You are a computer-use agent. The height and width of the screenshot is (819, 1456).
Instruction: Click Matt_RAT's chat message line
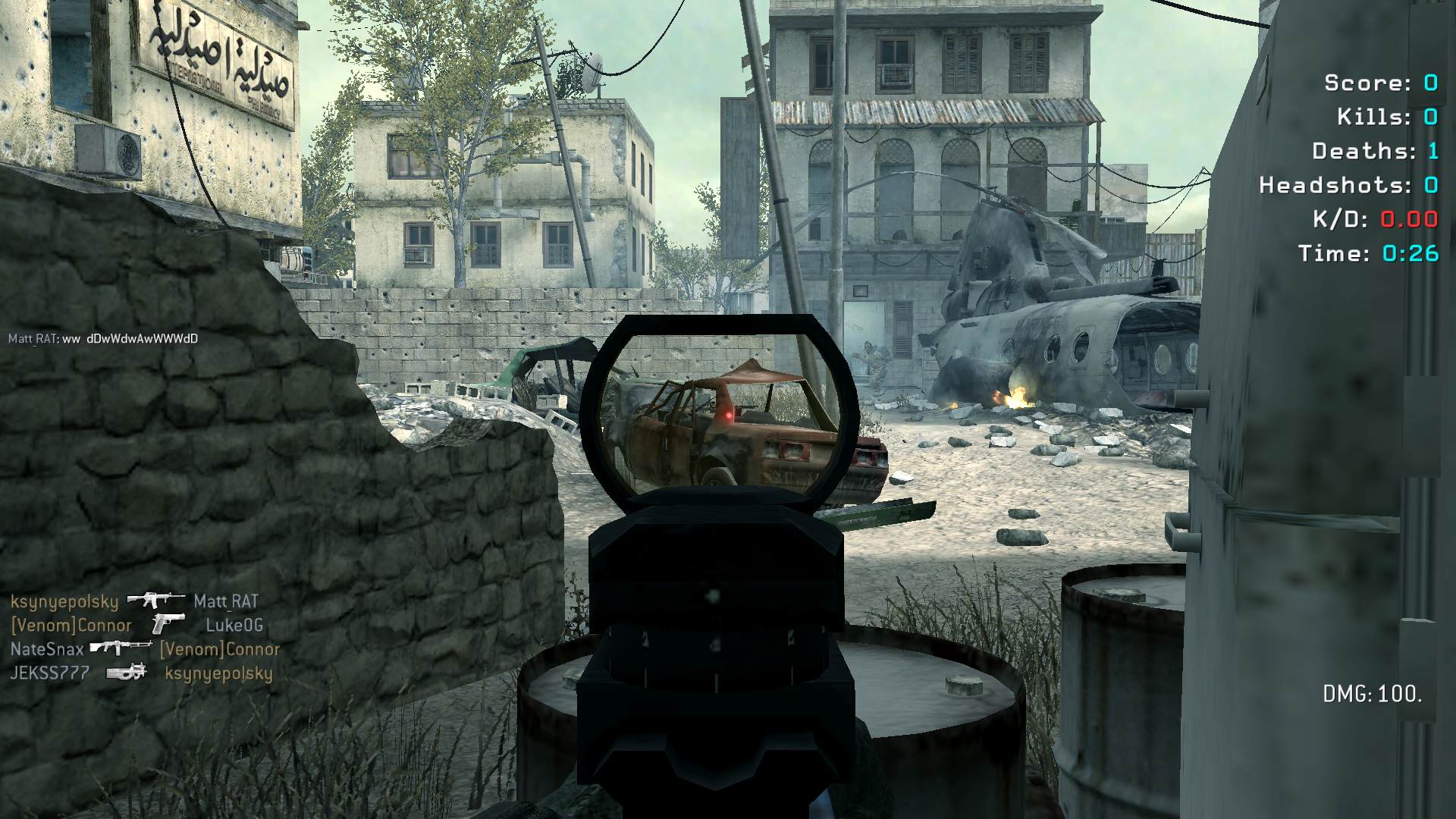pyautogui.click(x=103, y=339)
